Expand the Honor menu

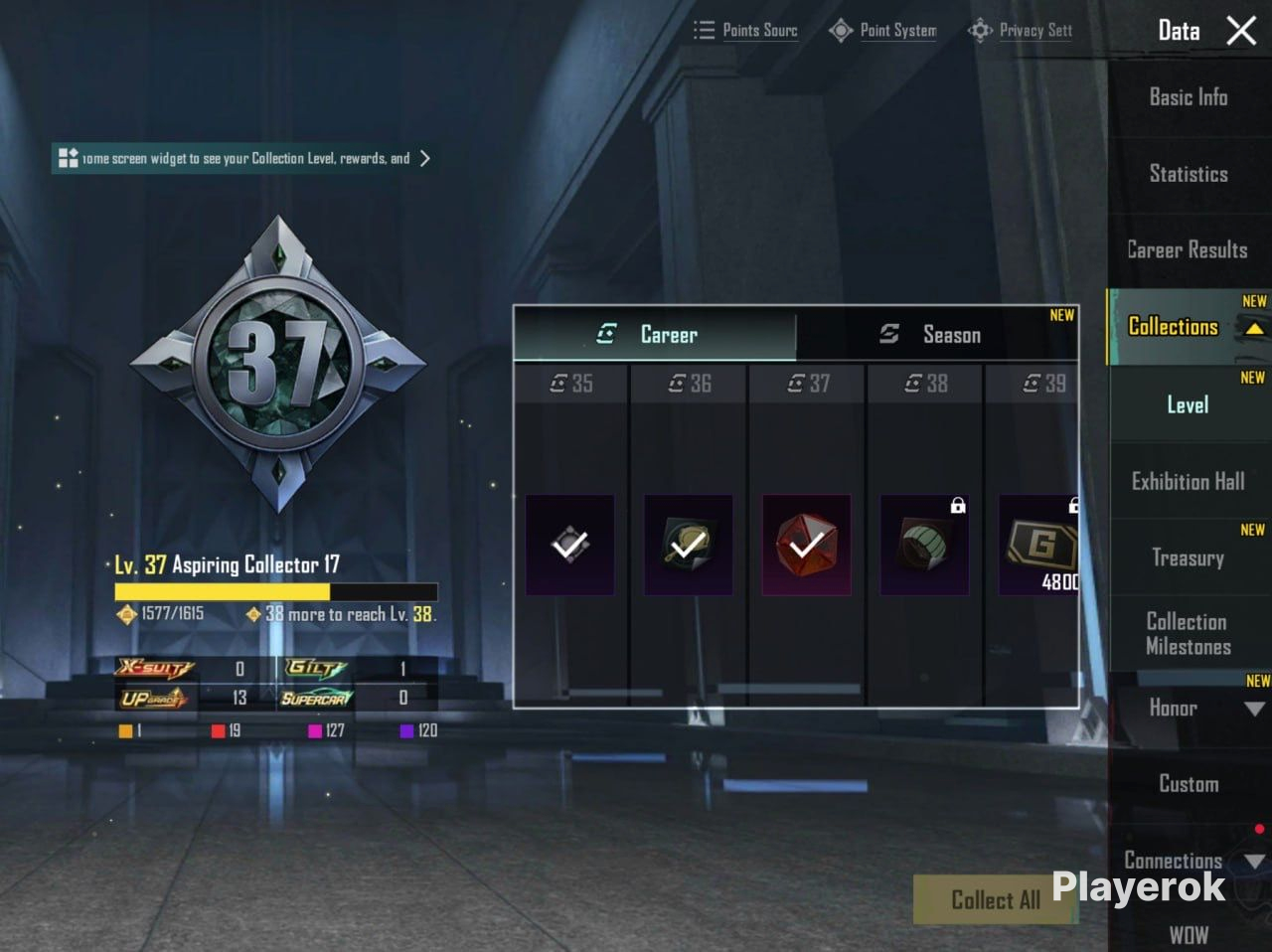[x=1254, y=709]
